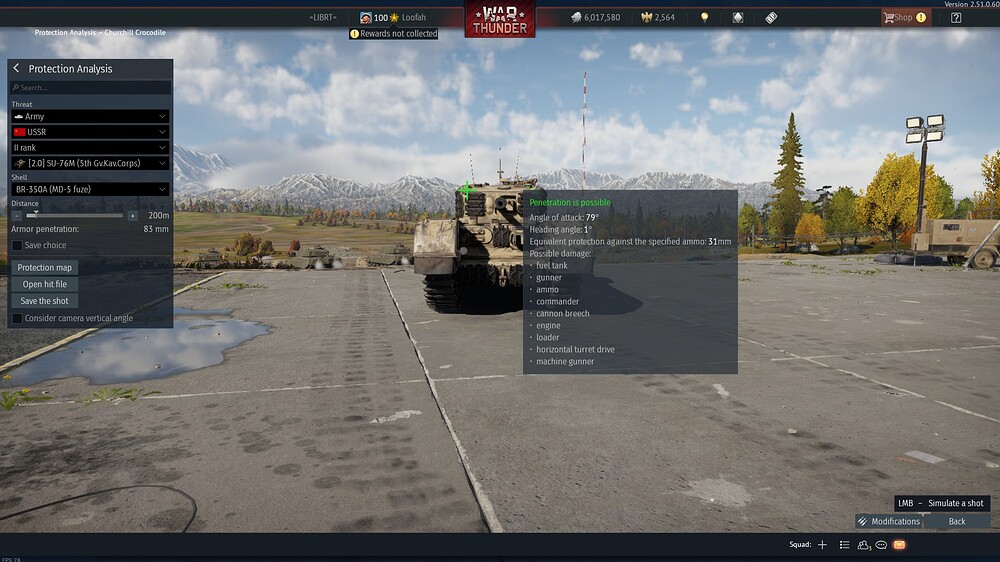Viewport: 1000px width, 562px height.
Task: Open the USSR country dropdown
Action: tap(90, 132)
